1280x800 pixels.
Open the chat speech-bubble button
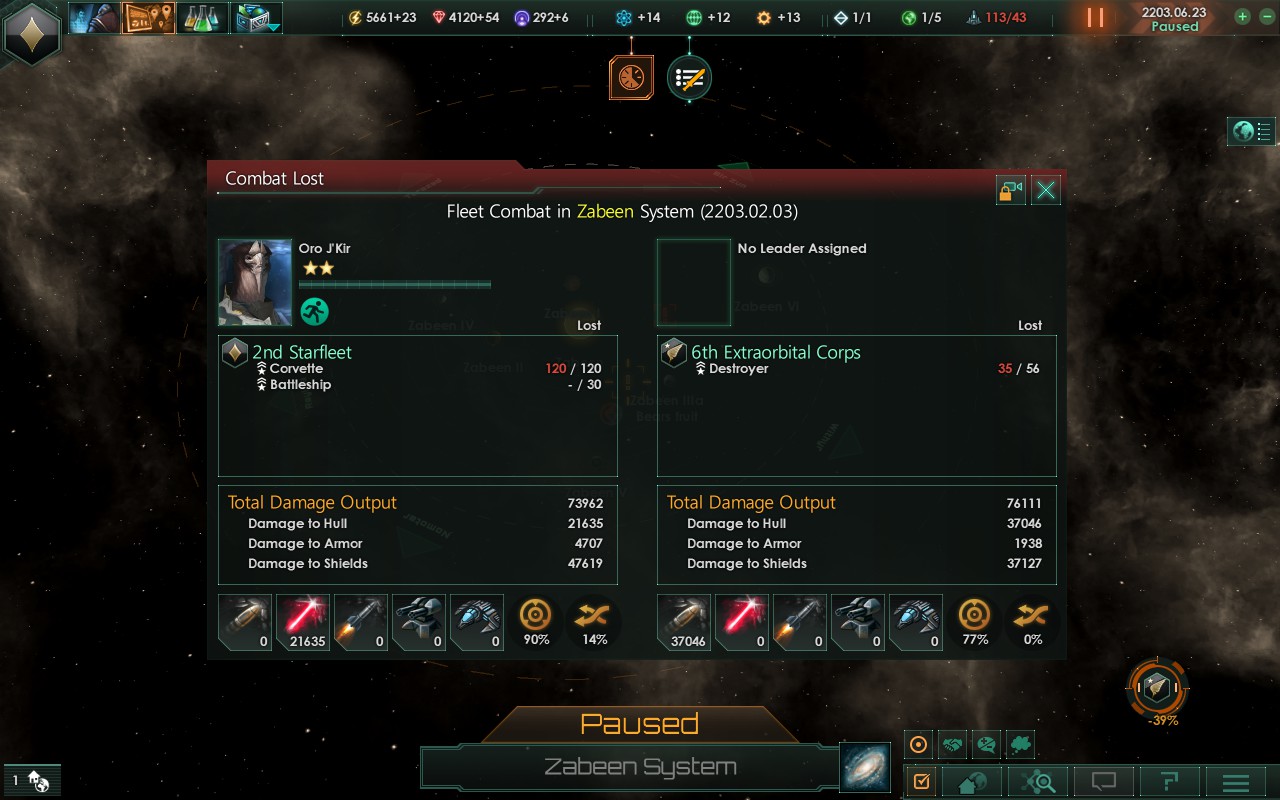[x=1103, y=782]
